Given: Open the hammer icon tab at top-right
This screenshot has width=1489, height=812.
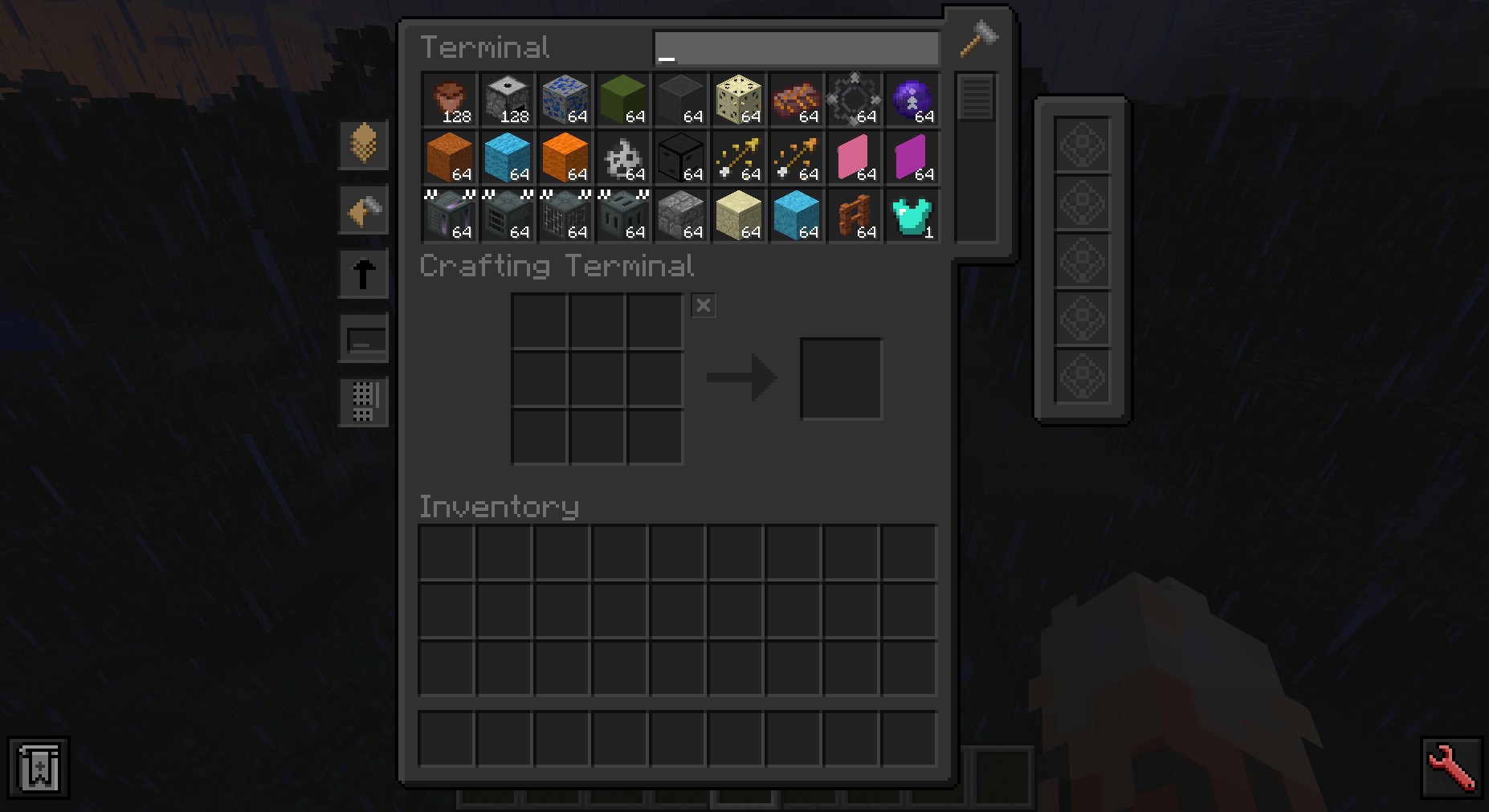Looking at the screenshot, I should pyautogui.click(x=979, y=38).
